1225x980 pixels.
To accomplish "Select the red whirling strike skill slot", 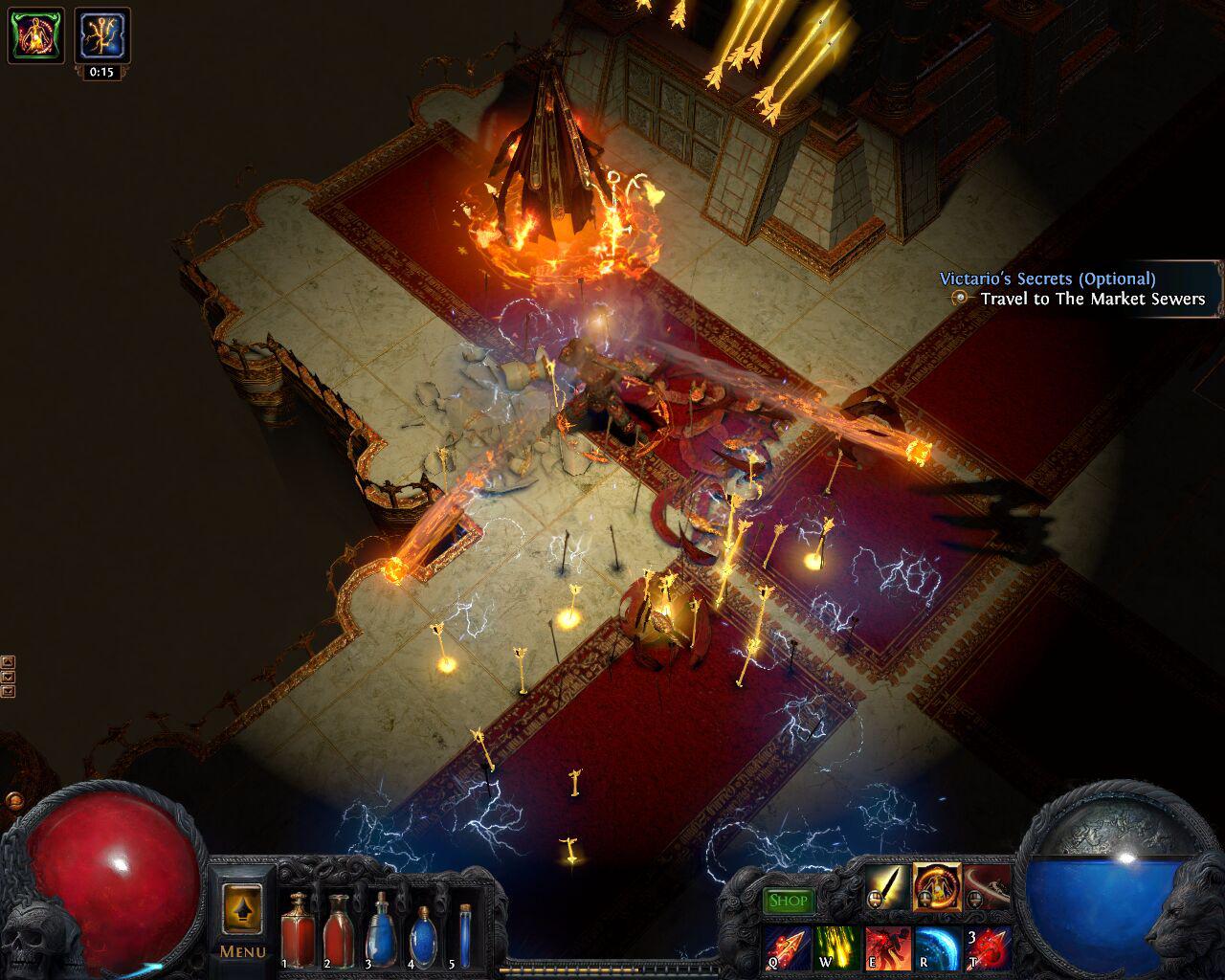I will (987, 886).
